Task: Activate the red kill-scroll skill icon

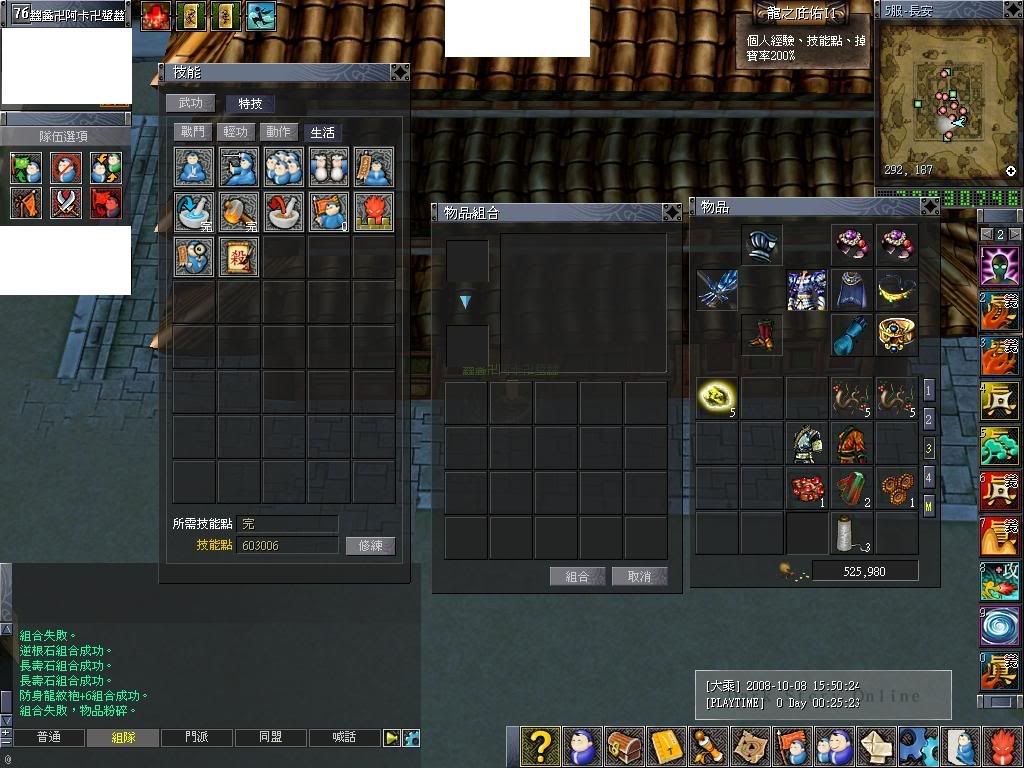Action: [238, 257]
